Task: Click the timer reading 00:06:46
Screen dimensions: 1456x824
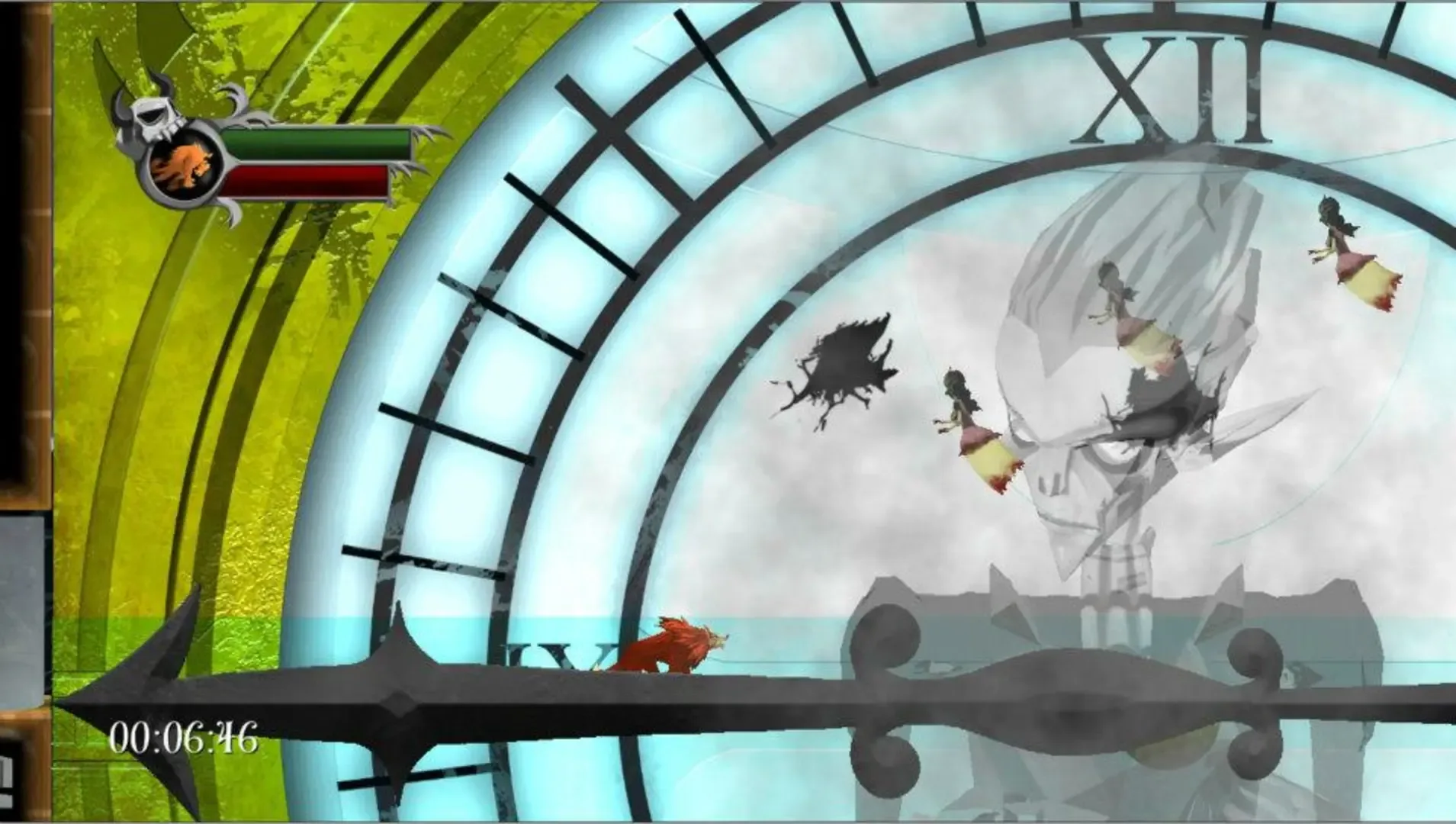Action: coord(183,736)
